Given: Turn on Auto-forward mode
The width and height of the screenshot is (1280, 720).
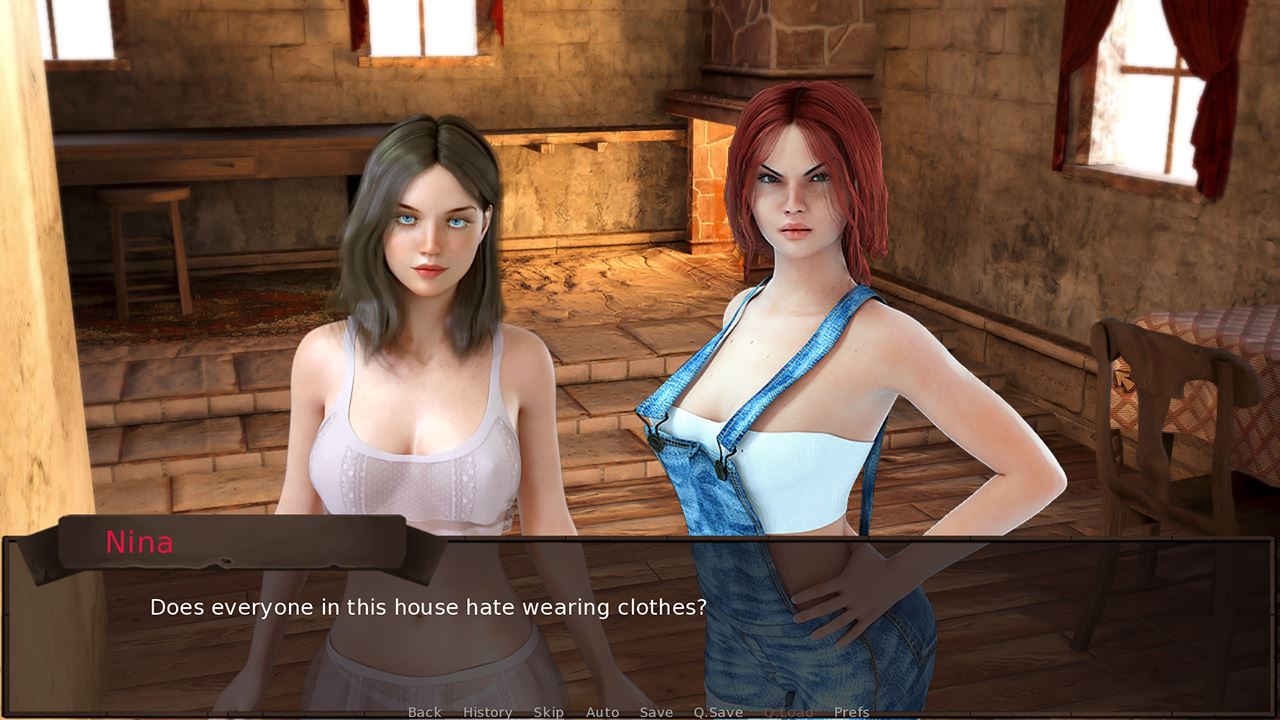Looking at the screenshot, I should (x=602, y=712).
